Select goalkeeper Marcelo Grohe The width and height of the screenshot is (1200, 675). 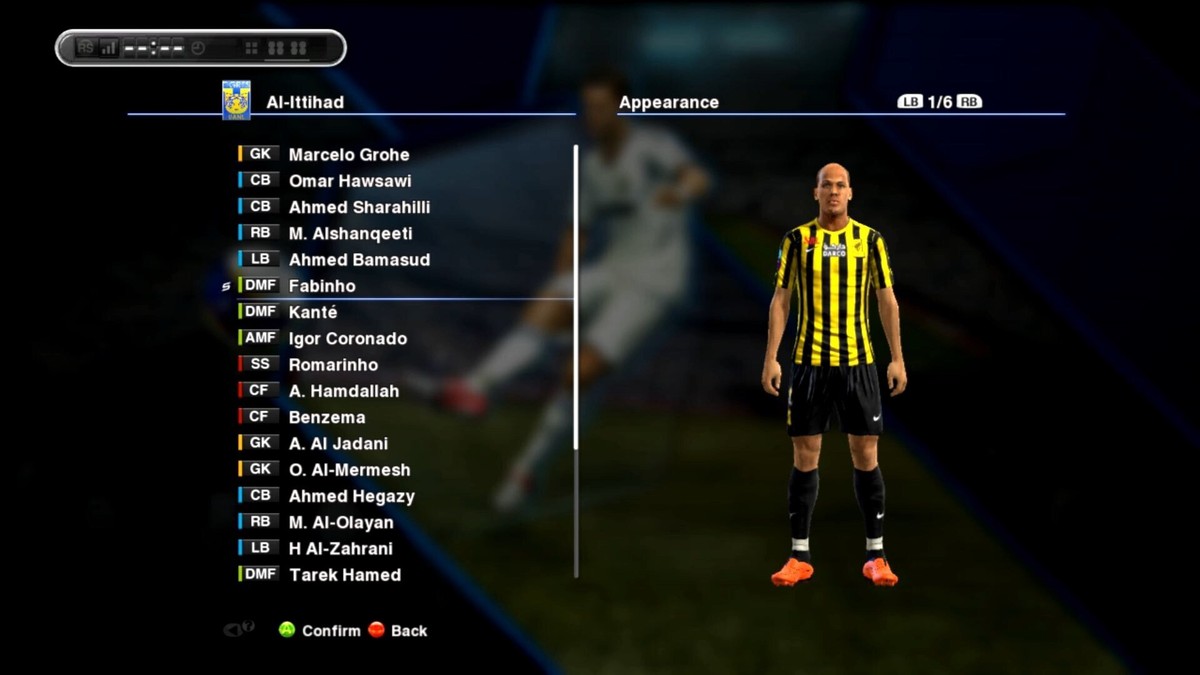348,155
